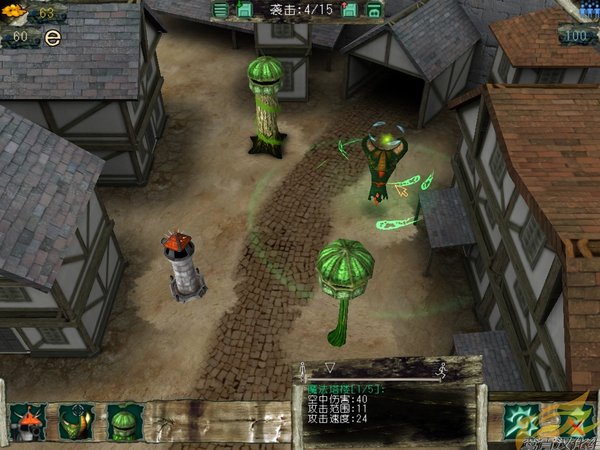Choose the green crosshair tower build icon

[x=76, y=422]
